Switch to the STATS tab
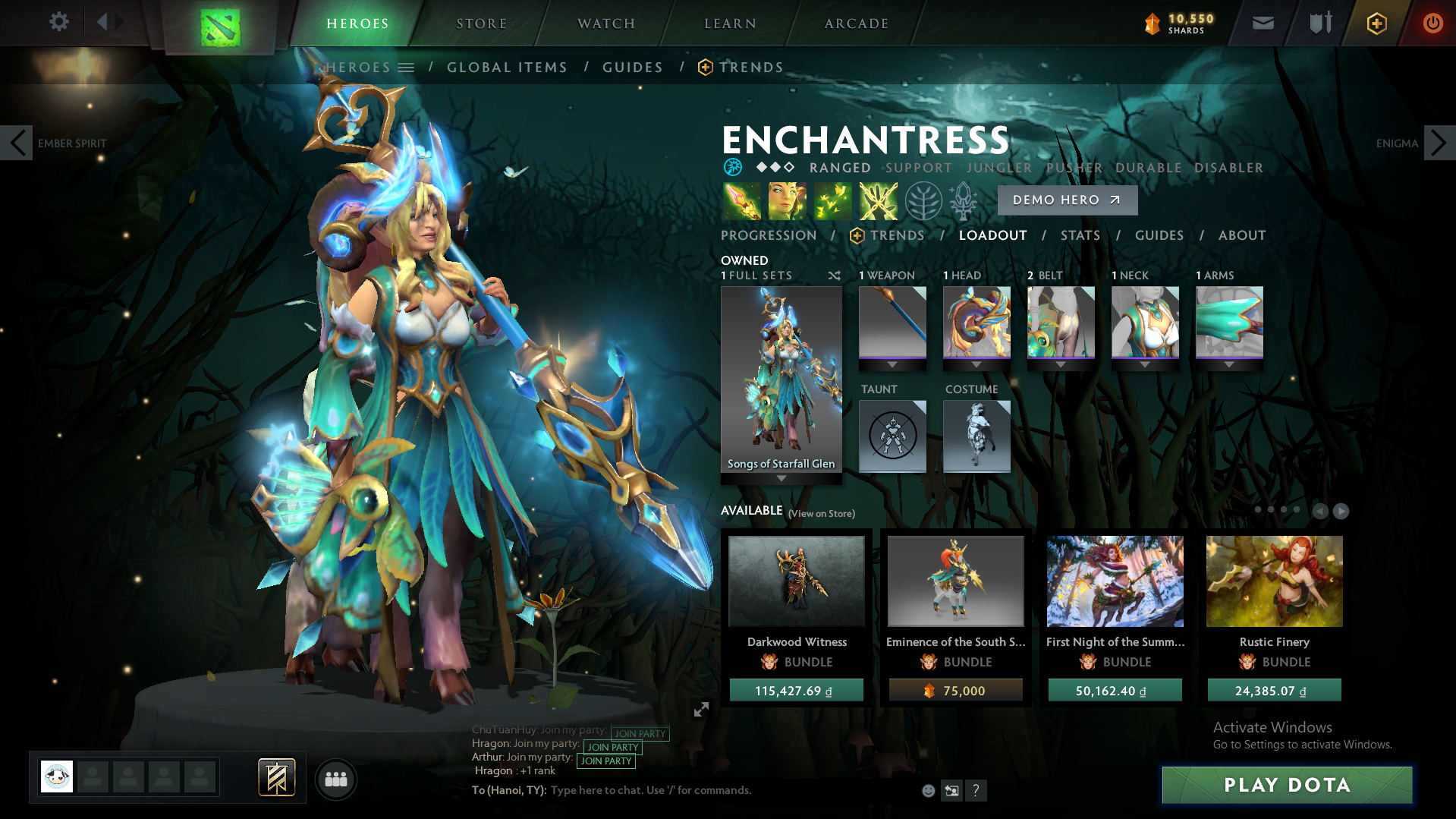The image size is (1456, 819). pos(1080,235)
